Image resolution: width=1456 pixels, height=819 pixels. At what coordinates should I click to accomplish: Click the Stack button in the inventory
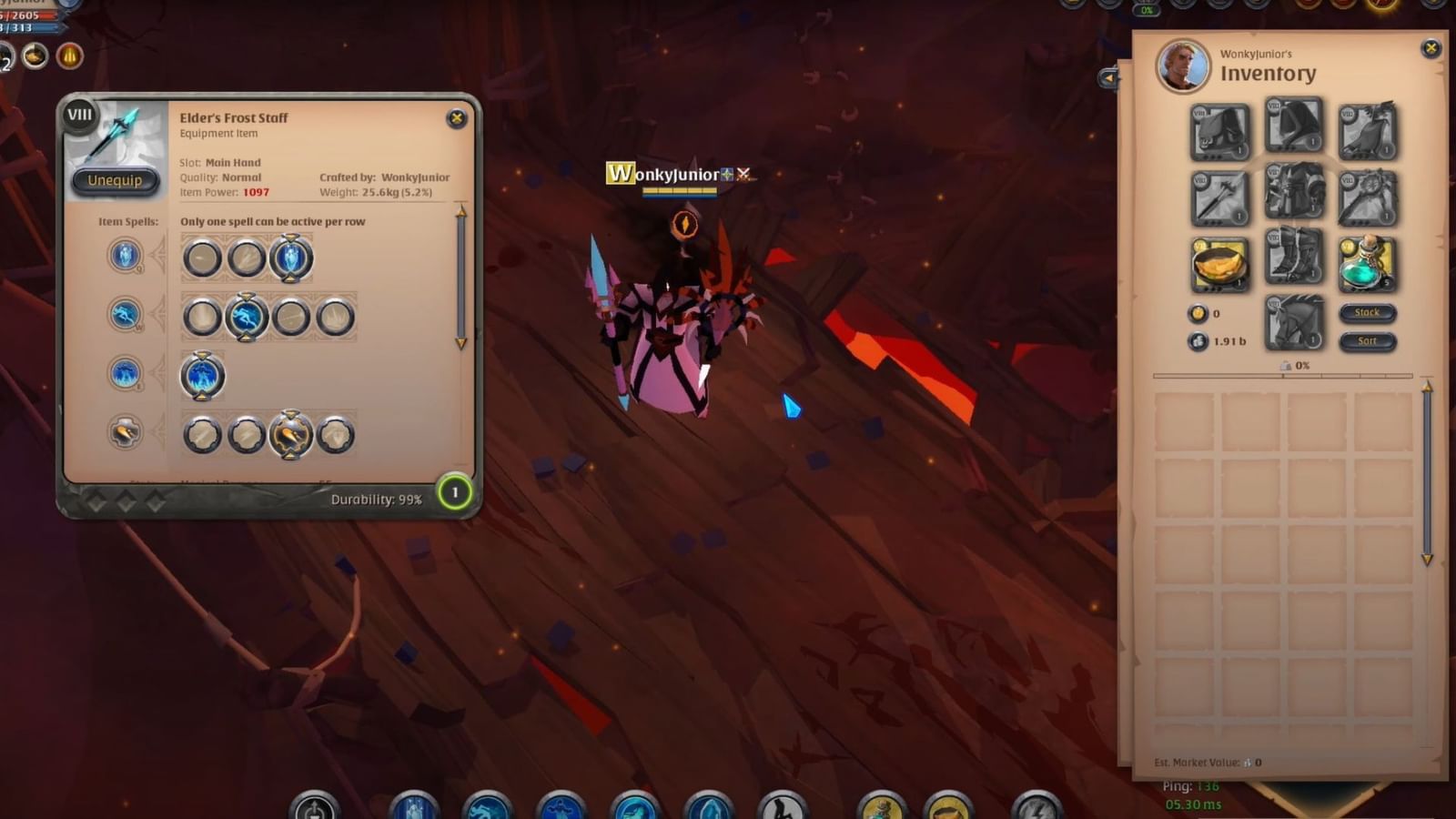pos(1368,312)
